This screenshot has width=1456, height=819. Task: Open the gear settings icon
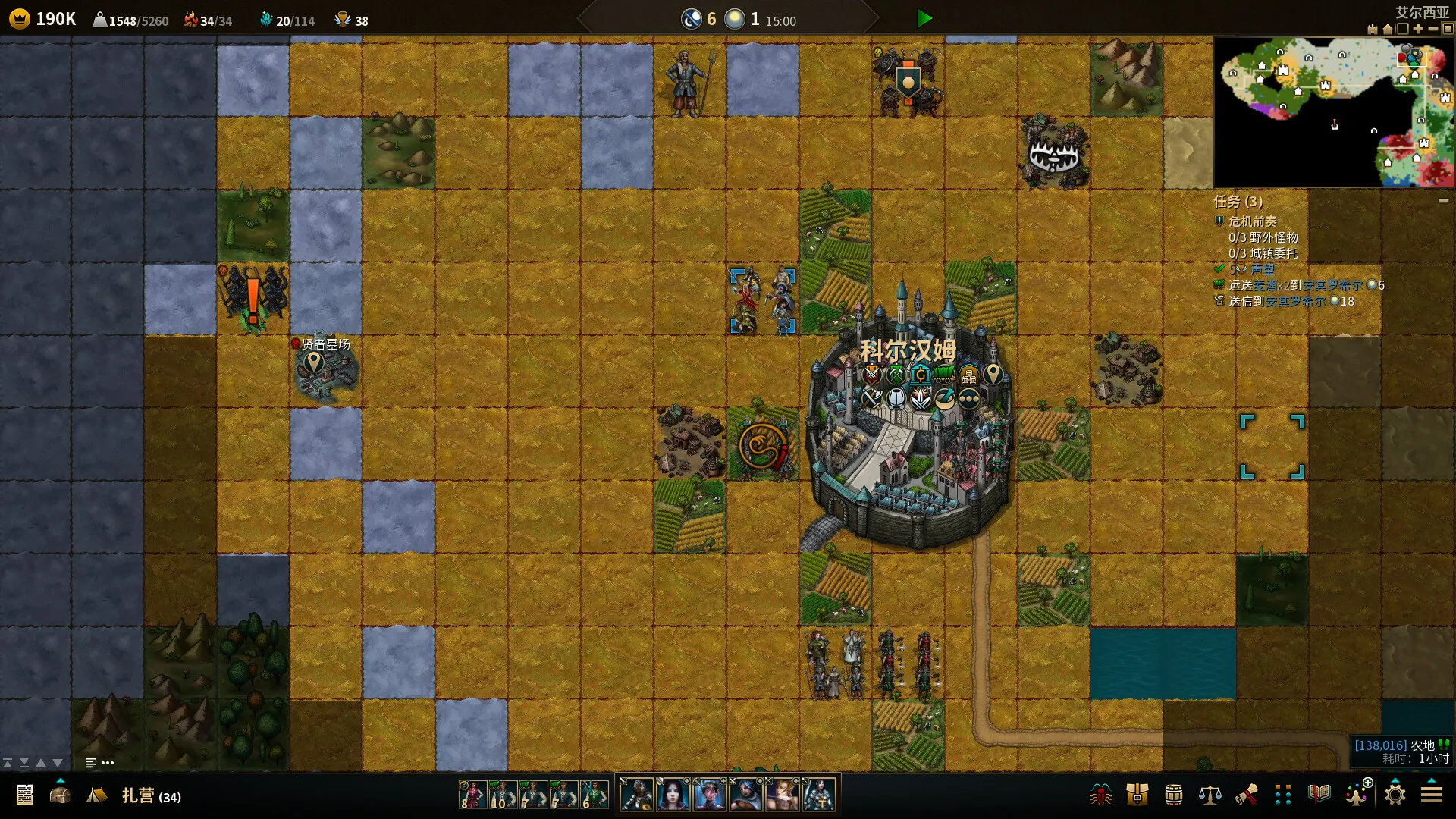pos(1395,795)
